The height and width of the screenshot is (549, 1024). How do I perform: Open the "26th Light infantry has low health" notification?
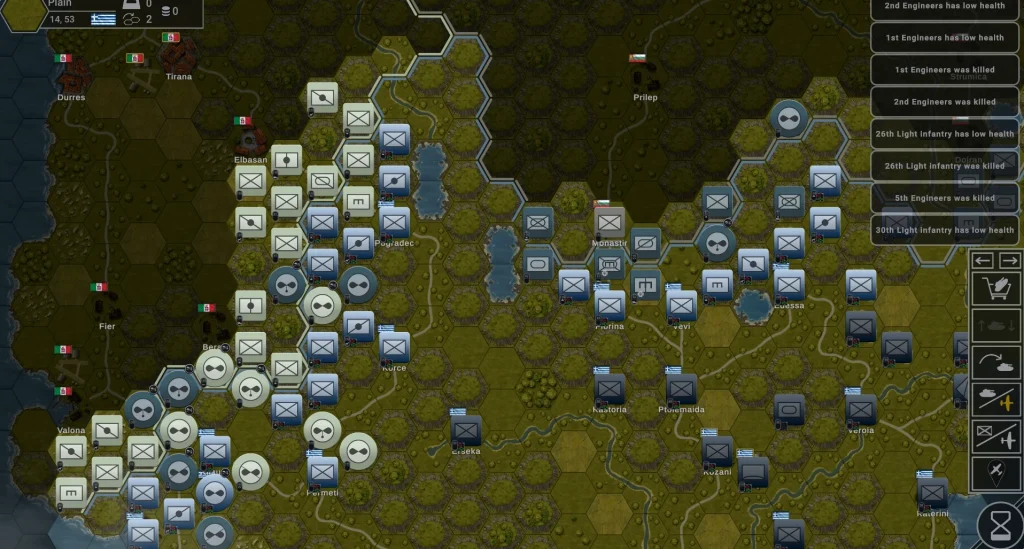[944, 134]
